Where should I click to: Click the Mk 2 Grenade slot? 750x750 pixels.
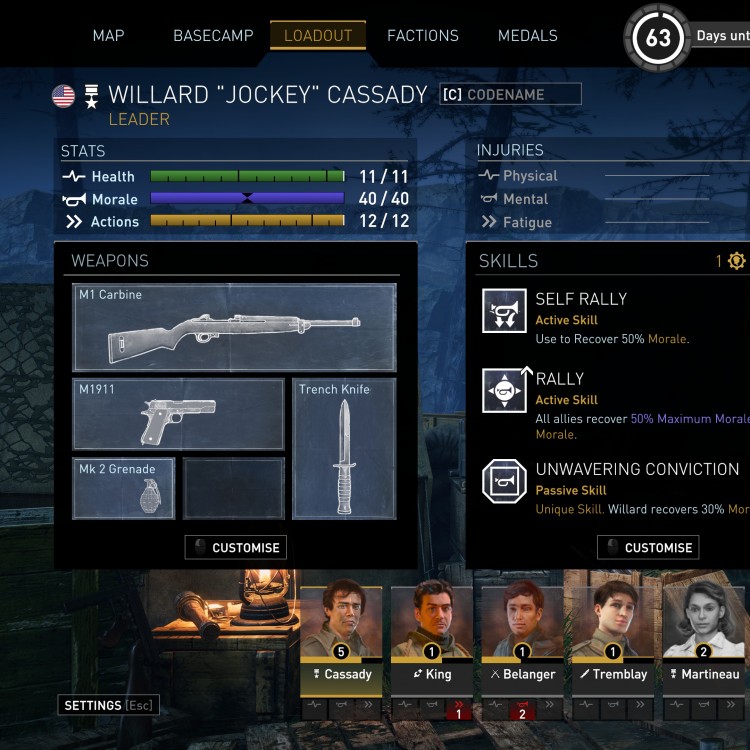point(124,489)
